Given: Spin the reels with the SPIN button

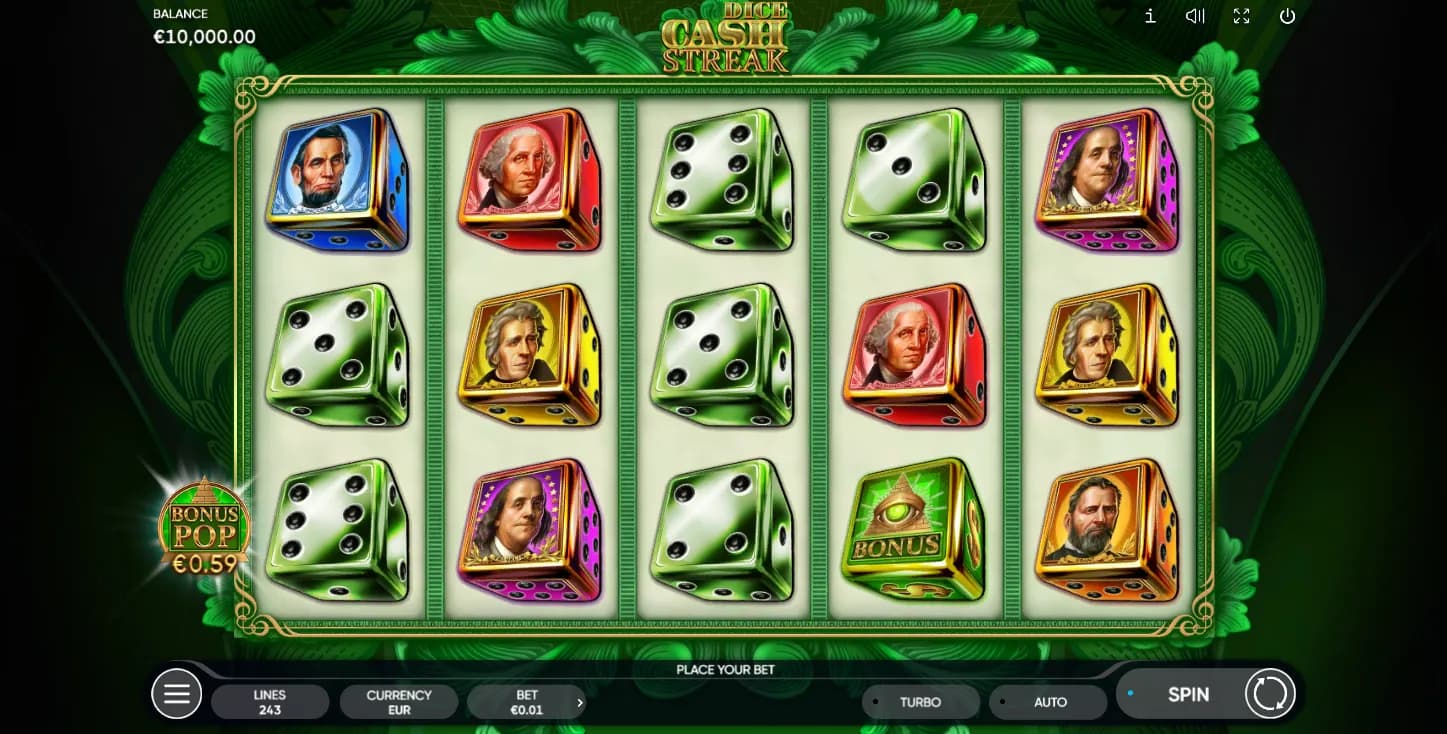Looking at the screenshot, I should click(1187, 694).
